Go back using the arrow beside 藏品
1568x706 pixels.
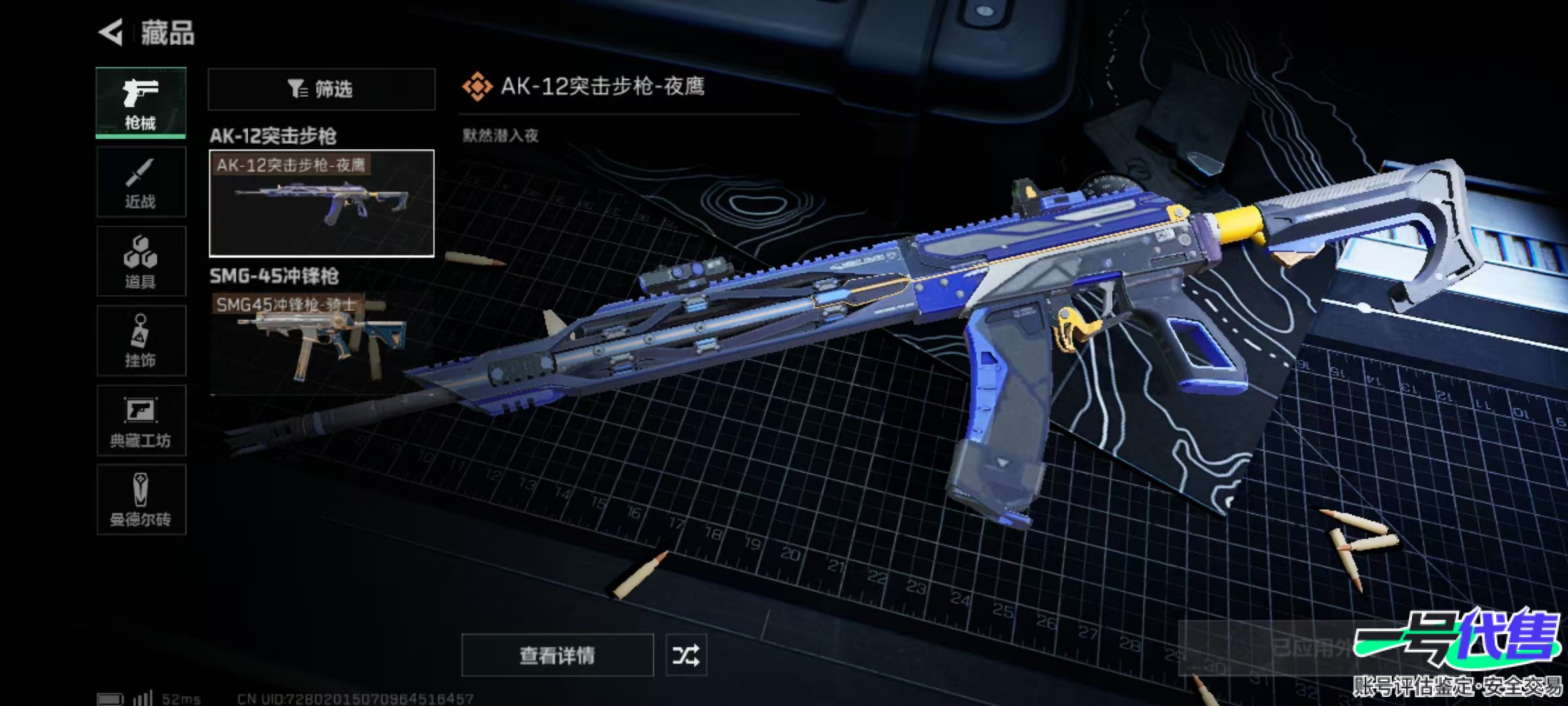tap(111, 33)
